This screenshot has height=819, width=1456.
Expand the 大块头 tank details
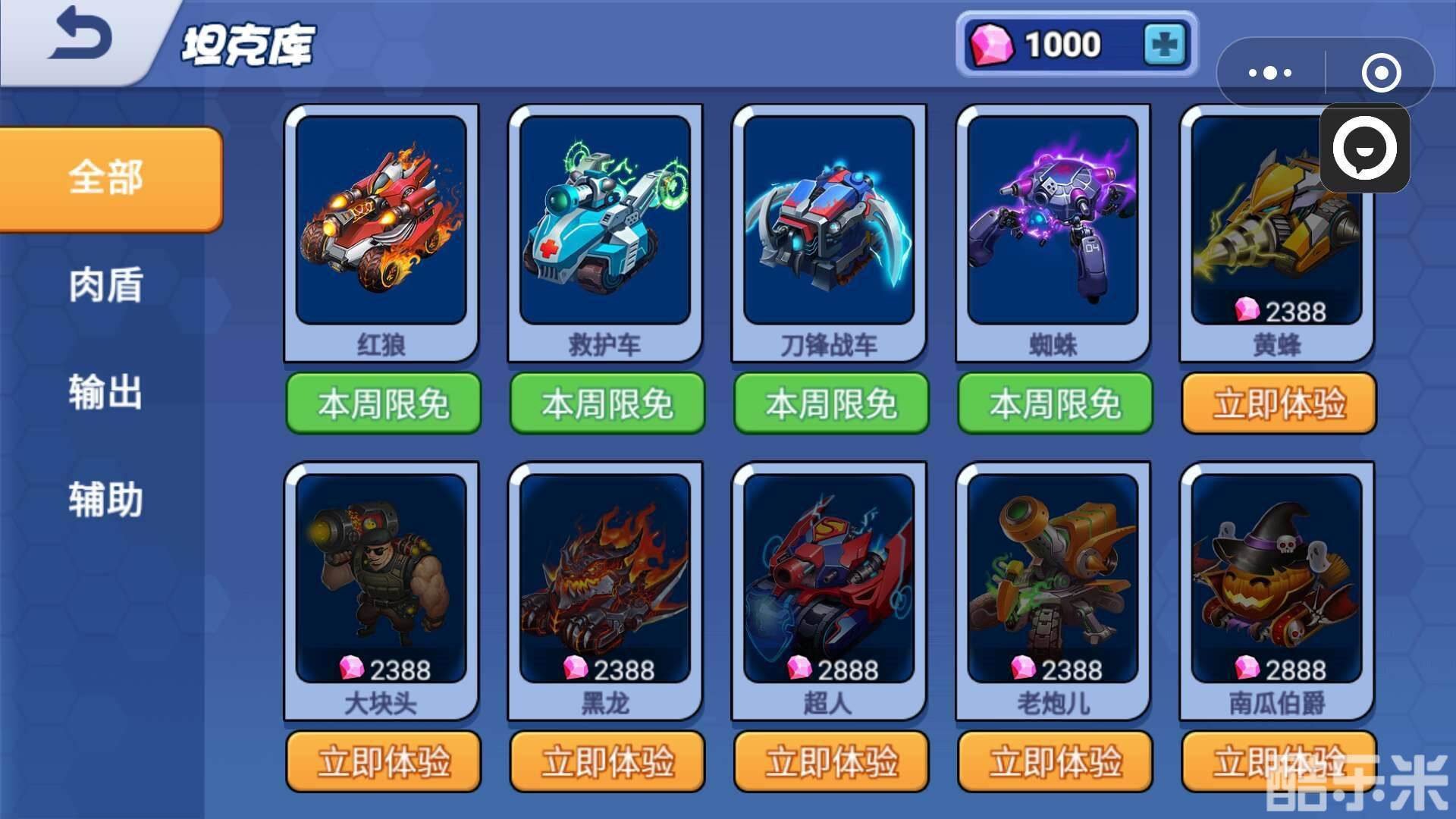point(381,584)
